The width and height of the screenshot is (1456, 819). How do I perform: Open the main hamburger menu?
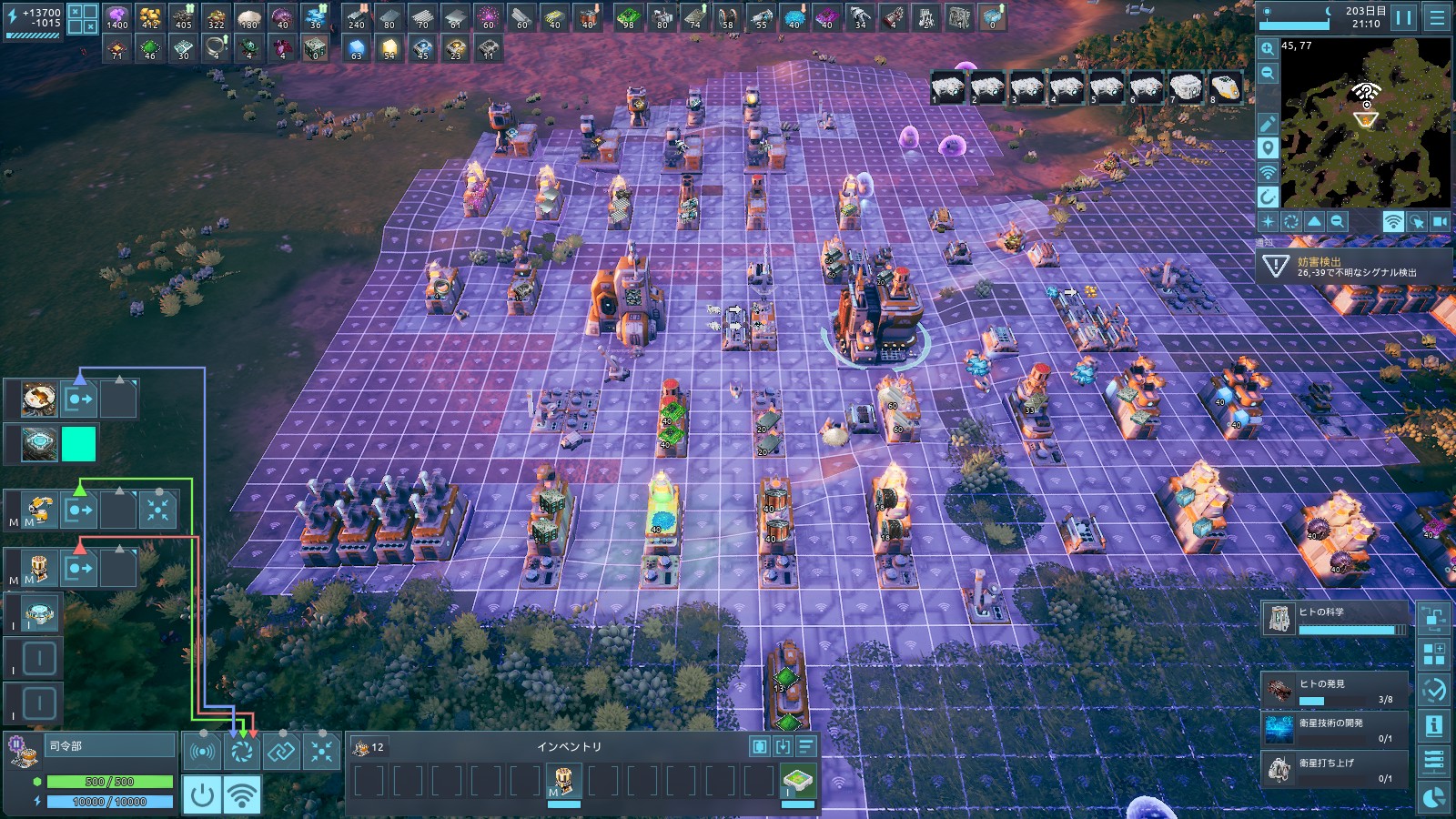1437,17
